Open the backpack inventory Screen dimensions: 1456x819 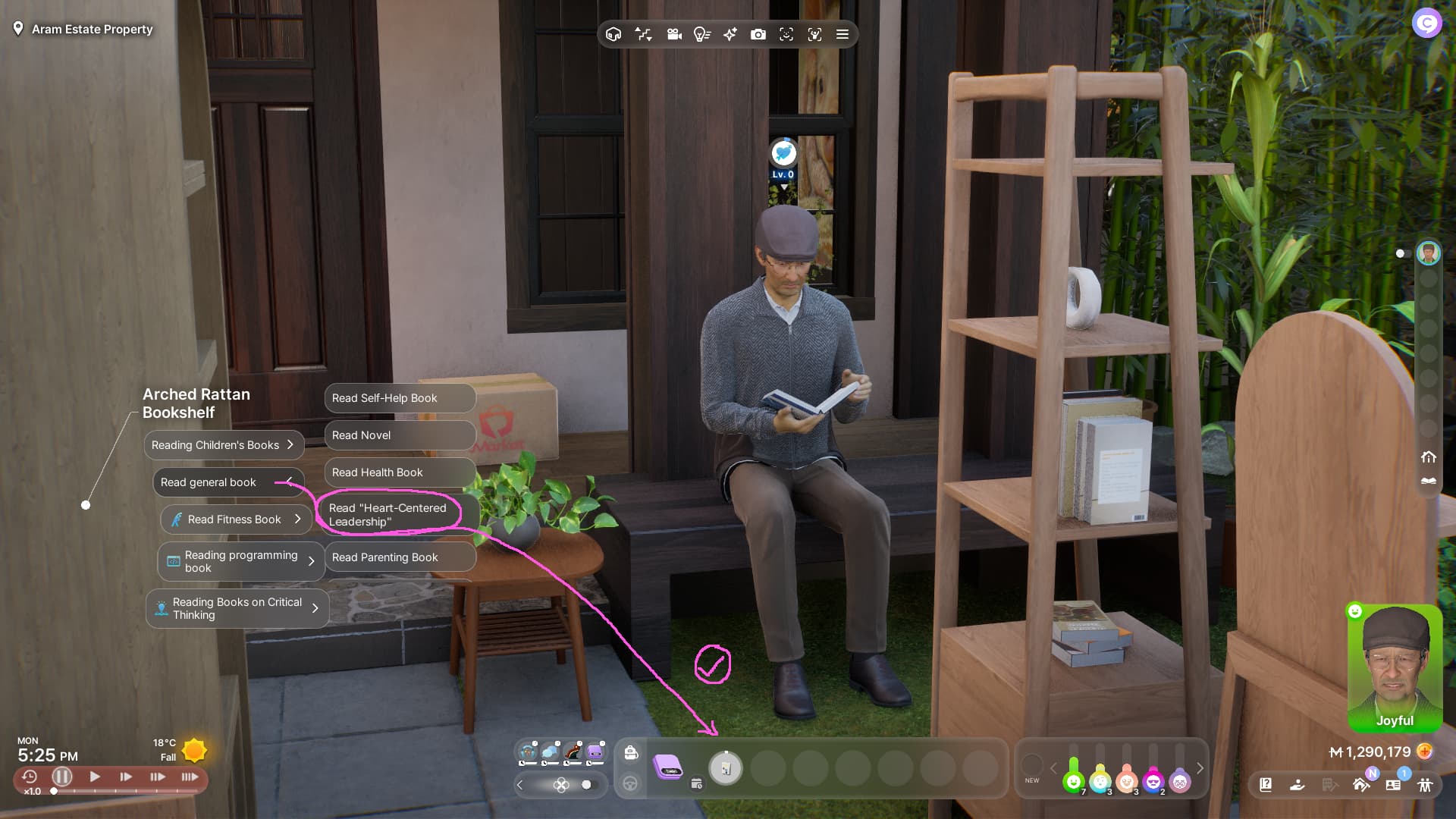click(x=631, y=752)
